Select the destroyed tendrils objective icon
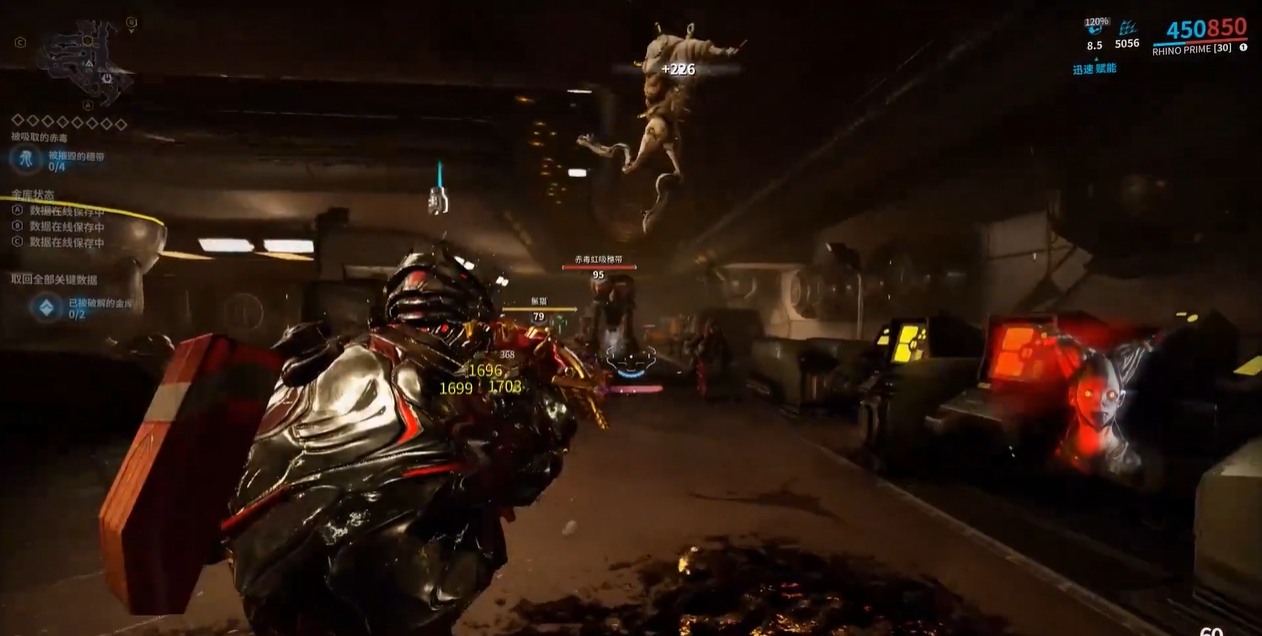1262x636 pixels. coord(25,158)
